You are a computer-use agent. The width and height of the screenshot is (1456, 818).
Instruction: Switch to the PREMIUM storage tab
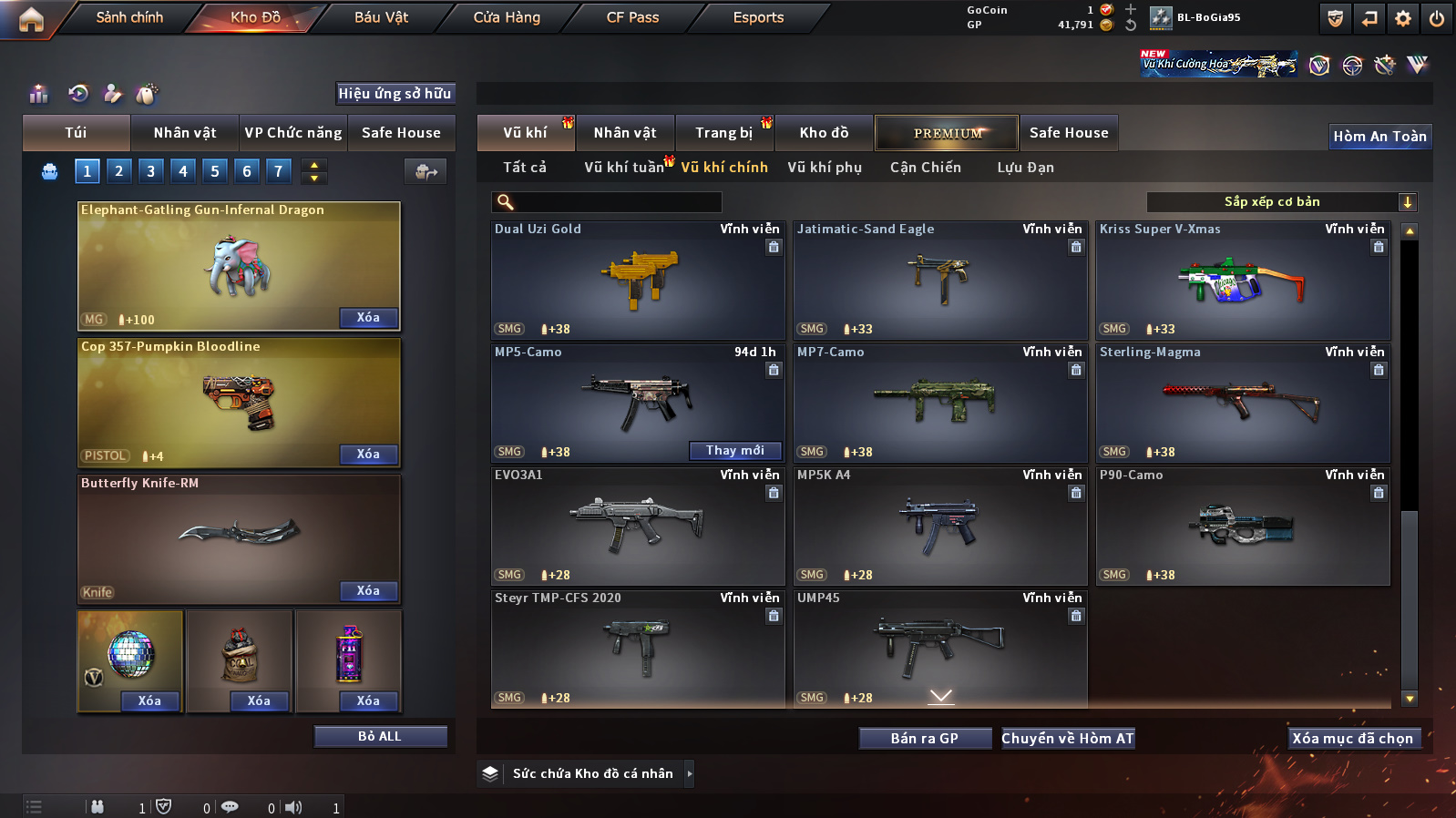947,133
